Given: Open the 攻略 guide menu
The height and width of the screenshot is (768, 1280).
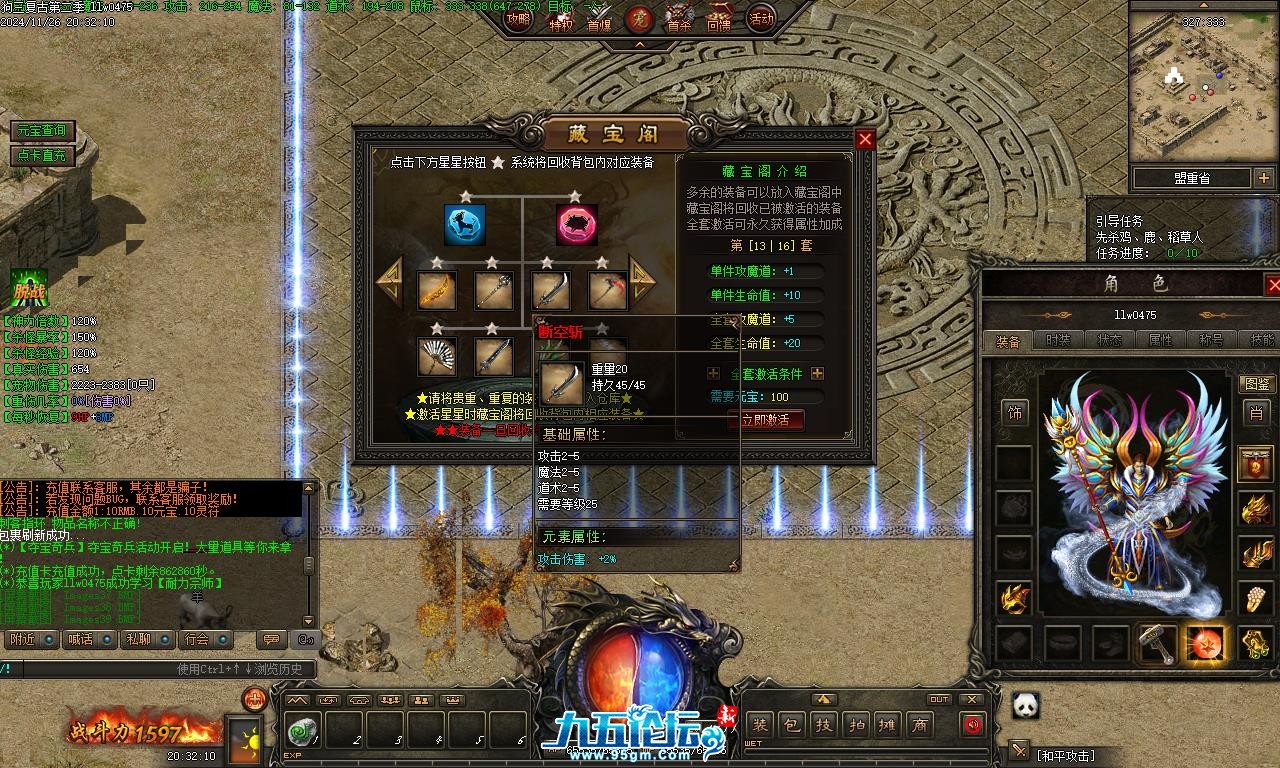Looking at the screenshot, I should (518, 18).
